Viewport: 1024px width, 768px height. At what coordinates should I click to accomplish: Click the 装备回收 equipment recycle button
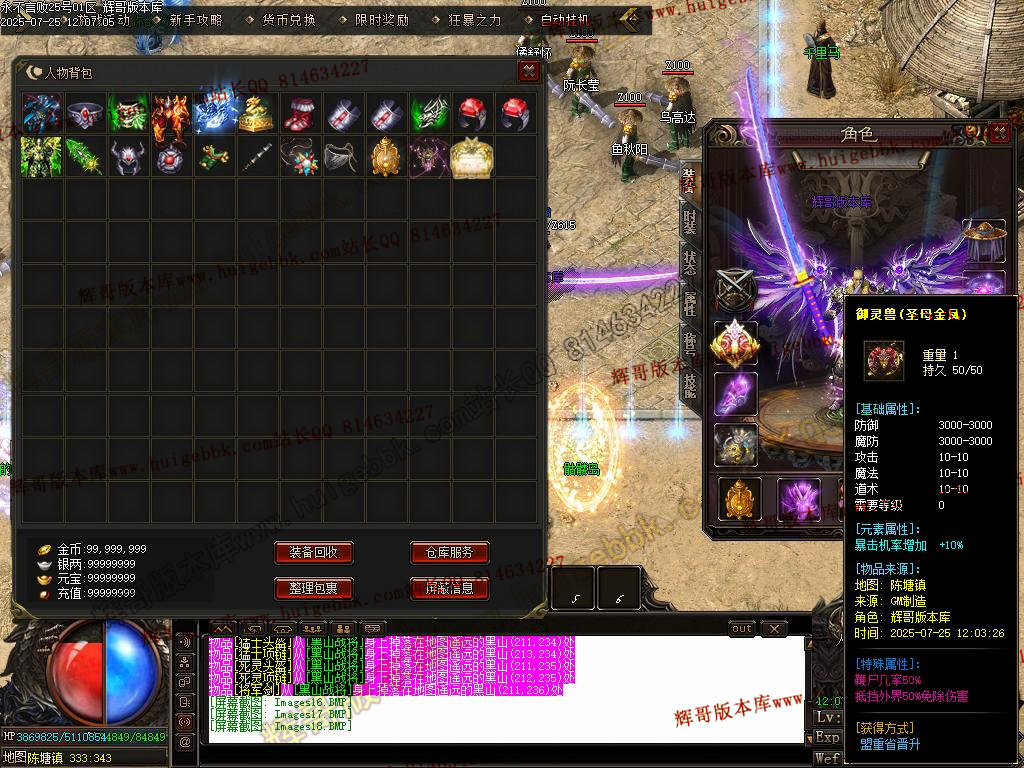[313, 553]
